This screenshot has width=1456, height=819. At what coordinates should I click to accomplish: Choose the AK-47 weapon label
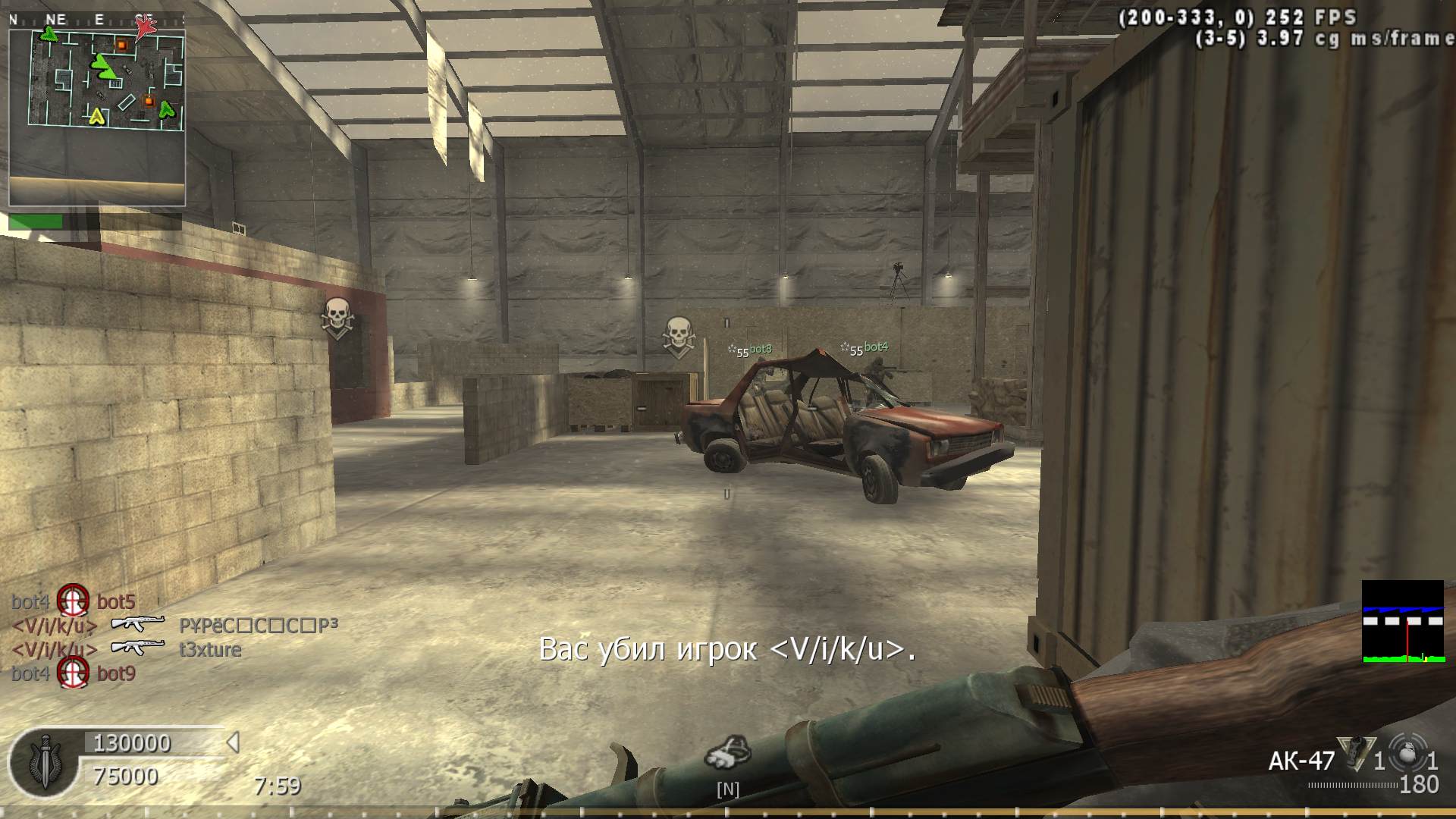1301,761
